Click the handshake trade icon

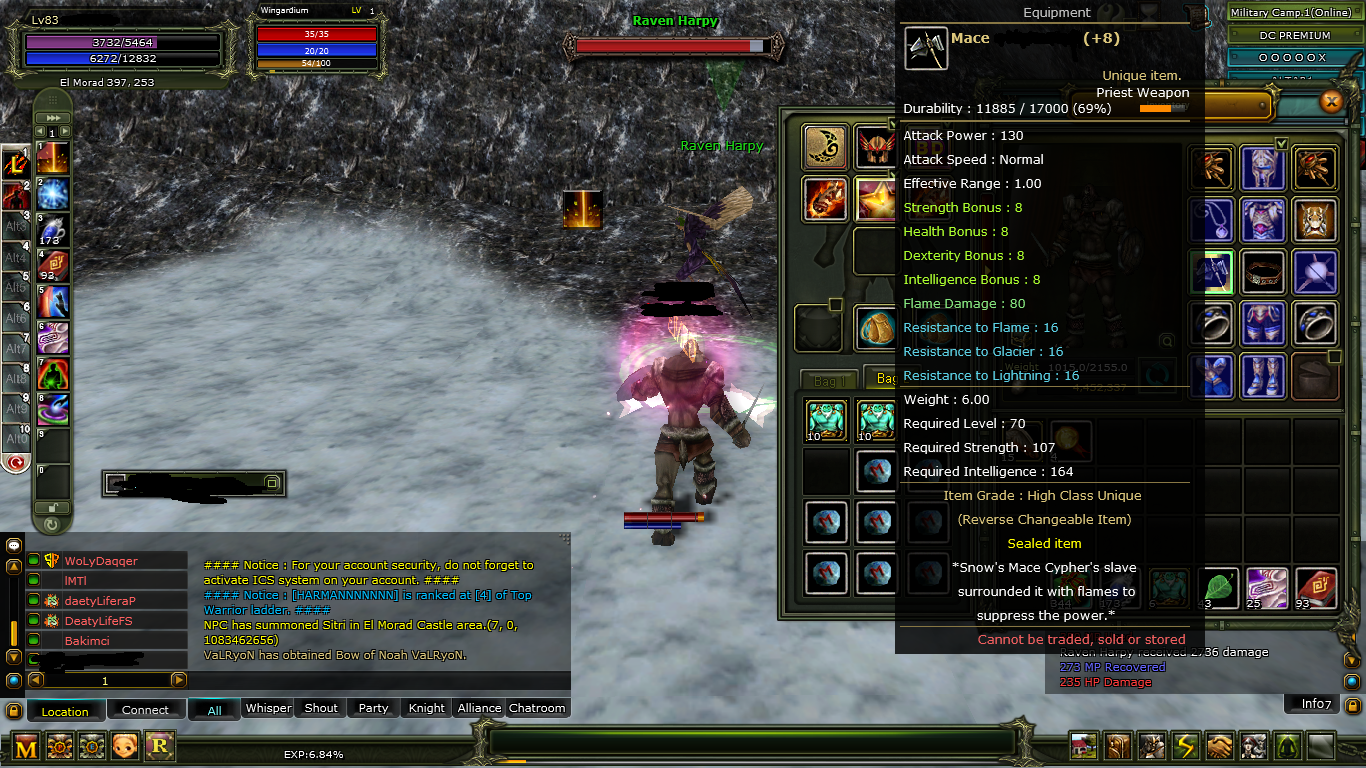tap(1220, 746)
